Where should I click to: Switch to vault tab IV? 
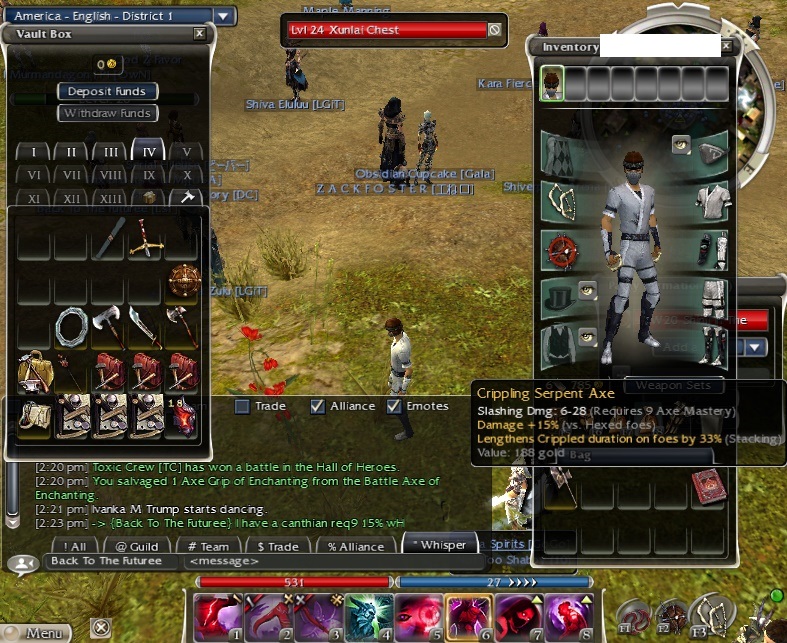point(148,152)
